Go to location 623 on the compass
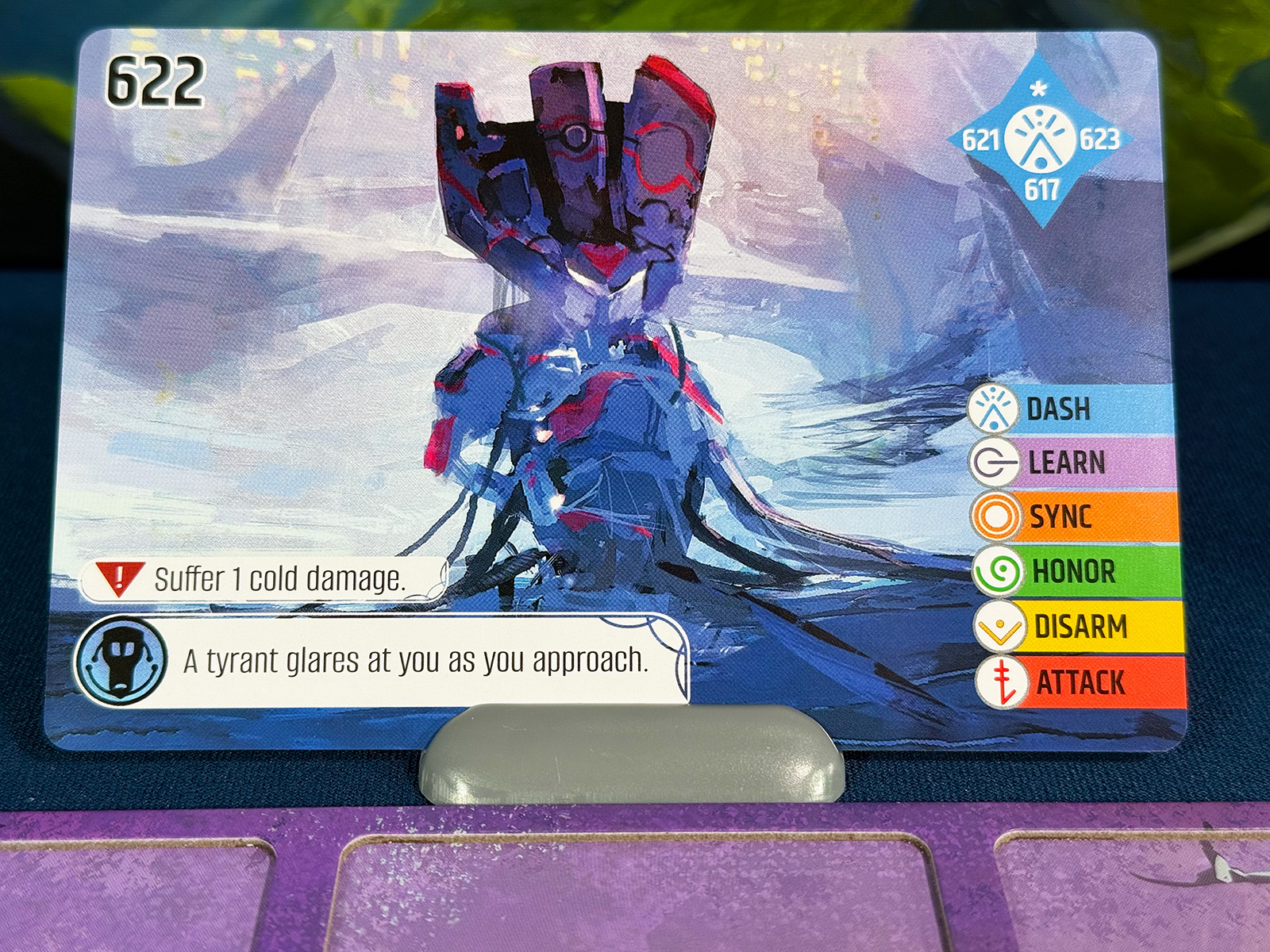The width and height of the screenshot is (1270, 952). click(1099, 140)
